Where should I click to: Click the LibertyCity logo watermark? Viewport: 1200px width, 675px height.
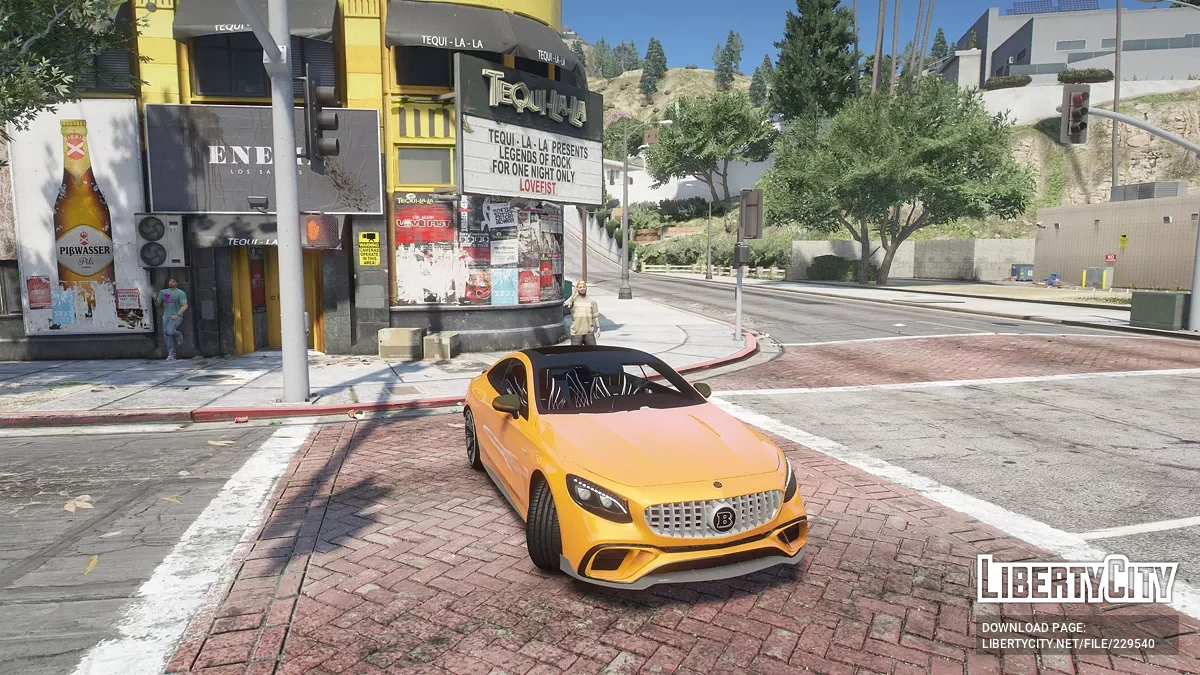(x=1077, y=580)
